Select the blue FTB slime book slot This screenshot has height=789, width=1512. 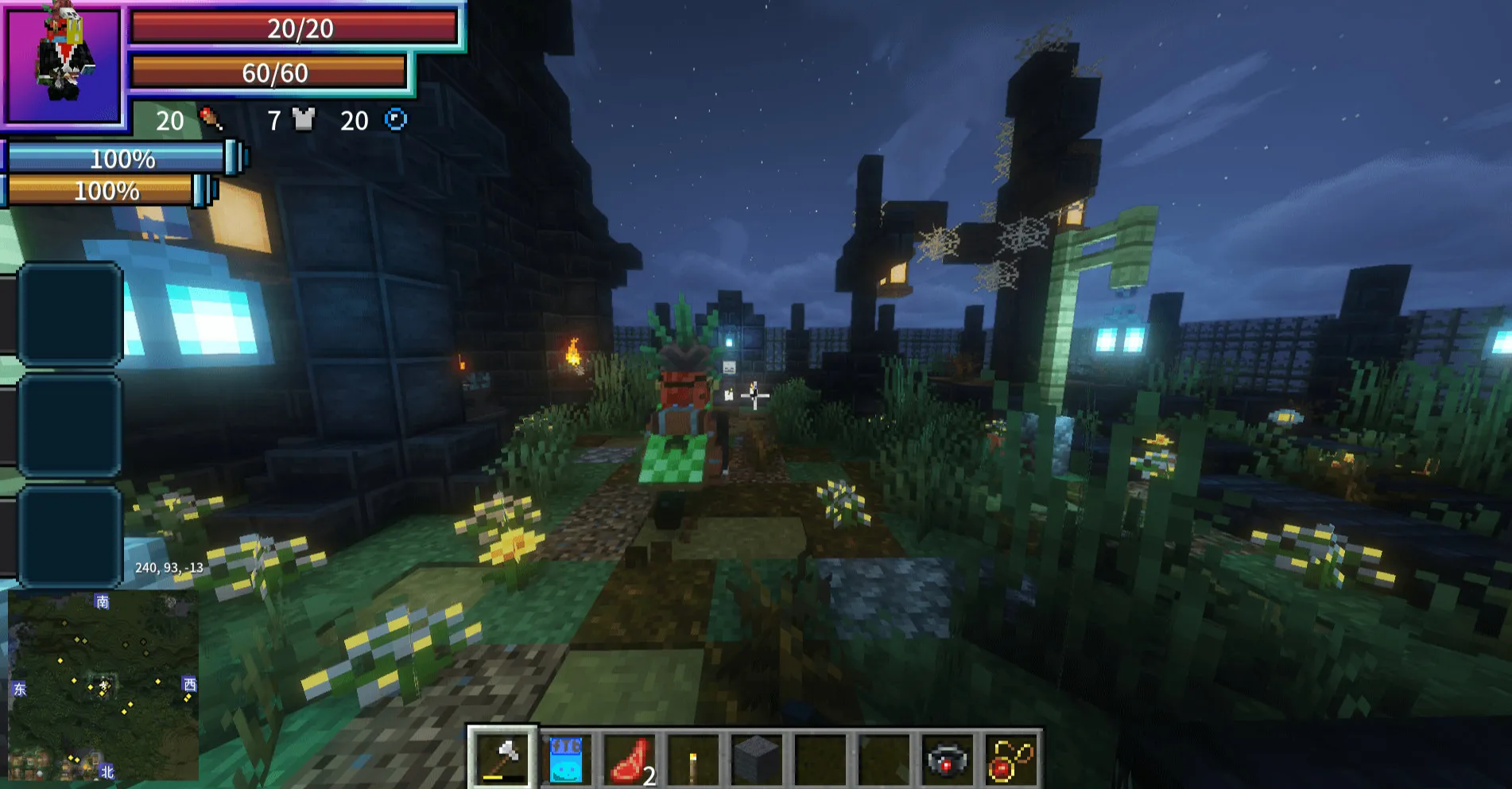[x=566, y=759]
